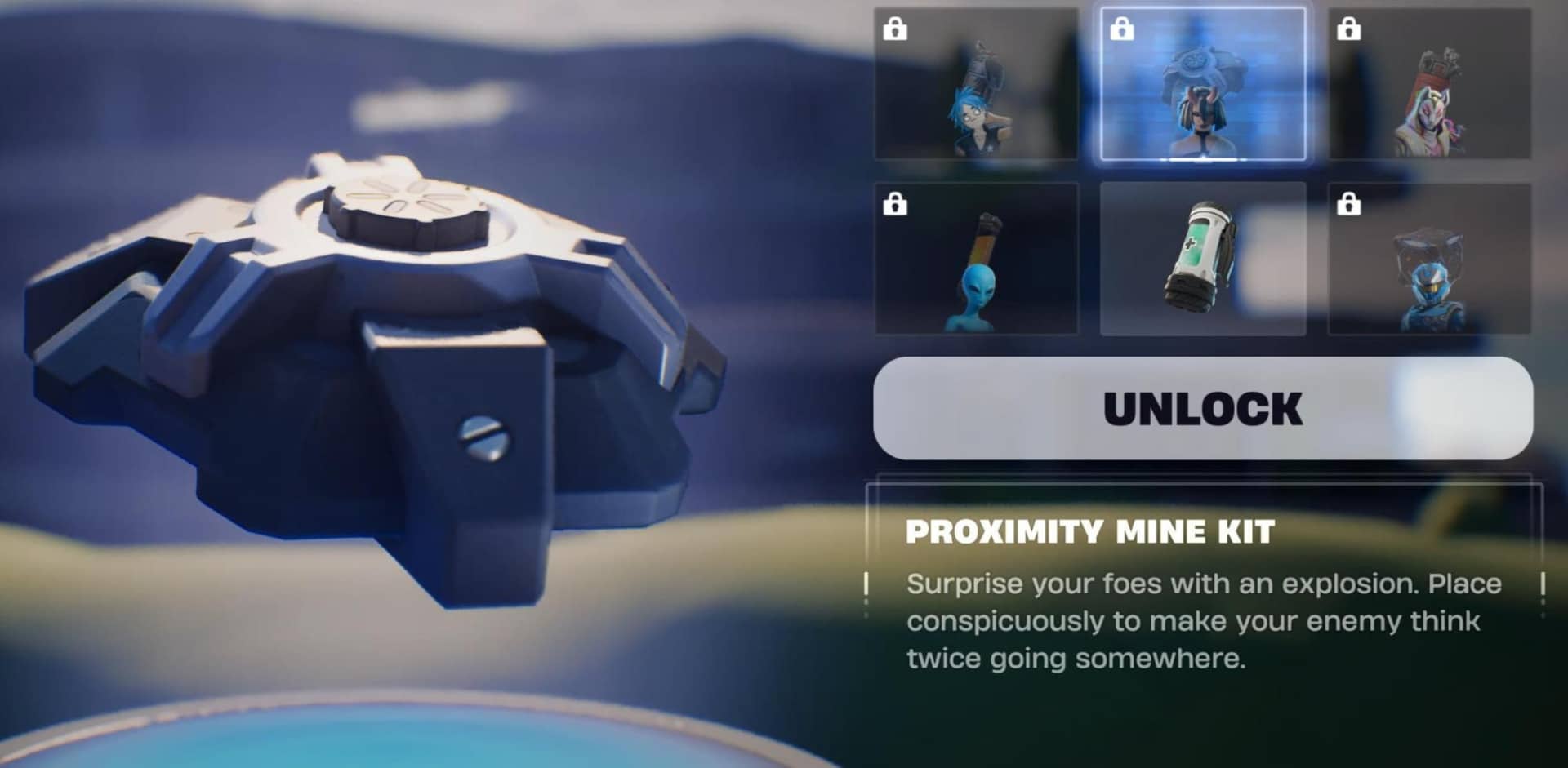The image size is (1568, 768).
Task: Click inside the reward description panel
Action: 1200,596
